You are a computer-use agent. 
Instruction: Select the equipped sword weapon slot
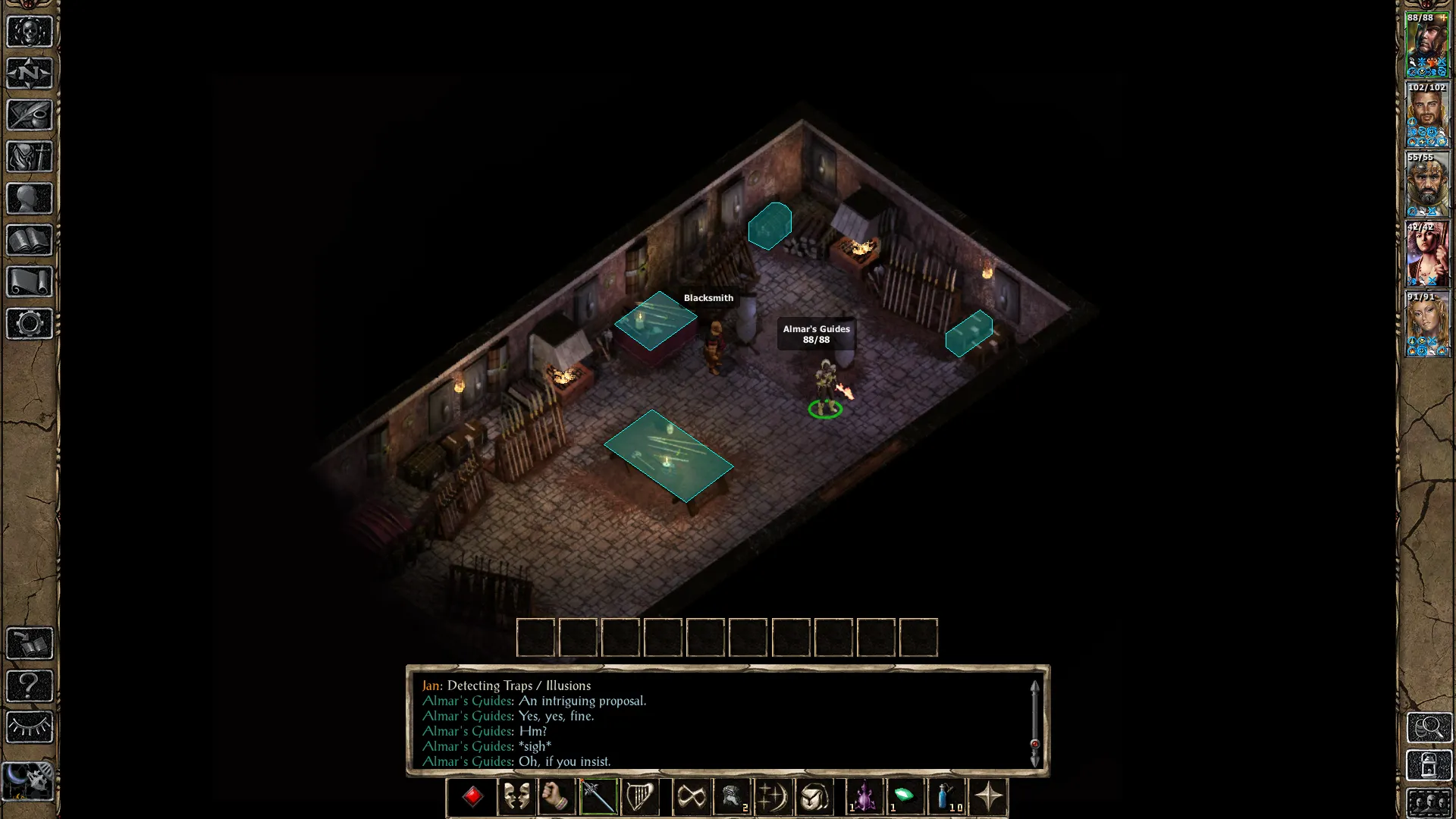click(598, 797)
